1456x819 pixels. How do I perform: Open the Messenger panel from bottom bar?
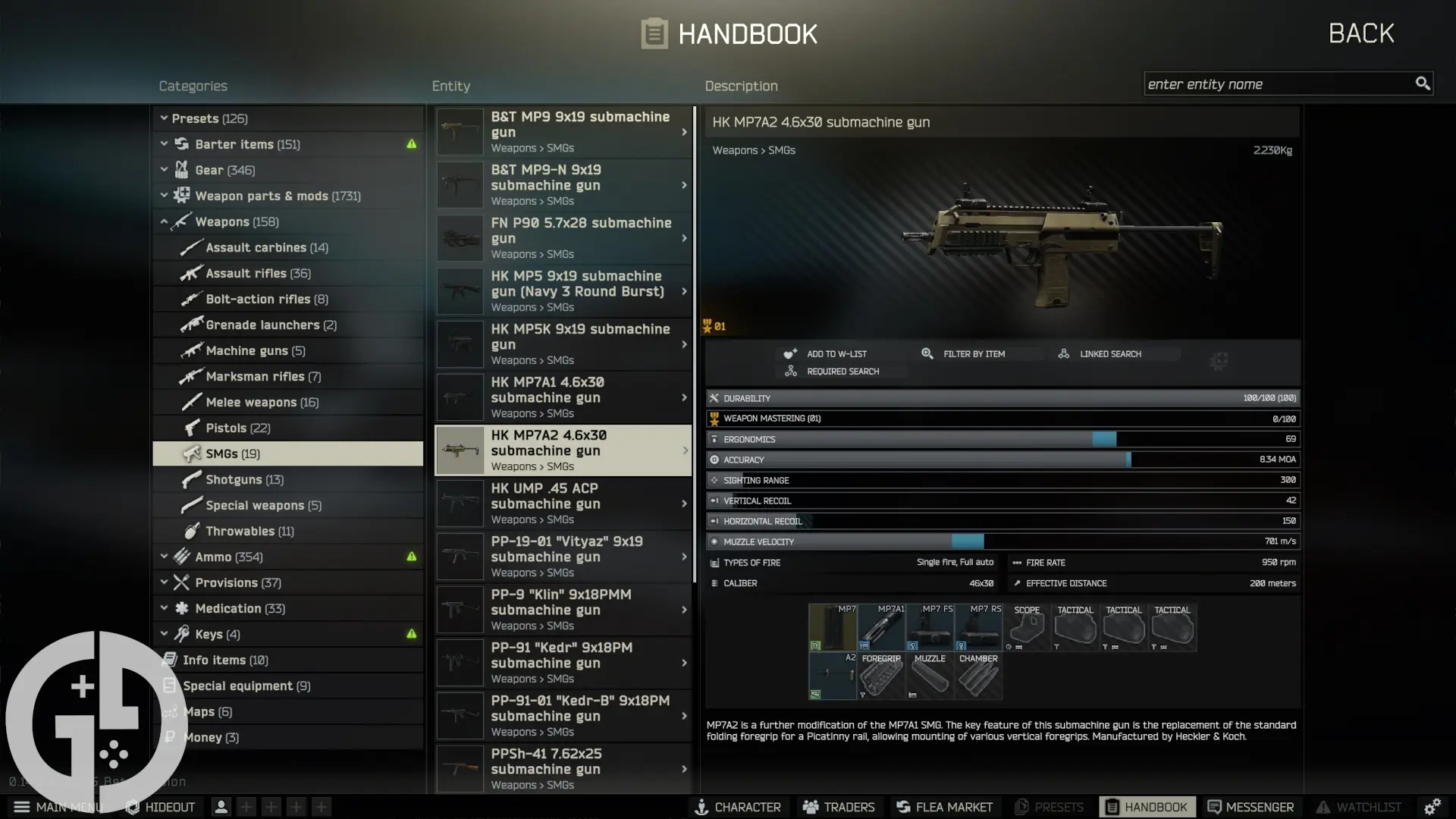(1214, 807)
